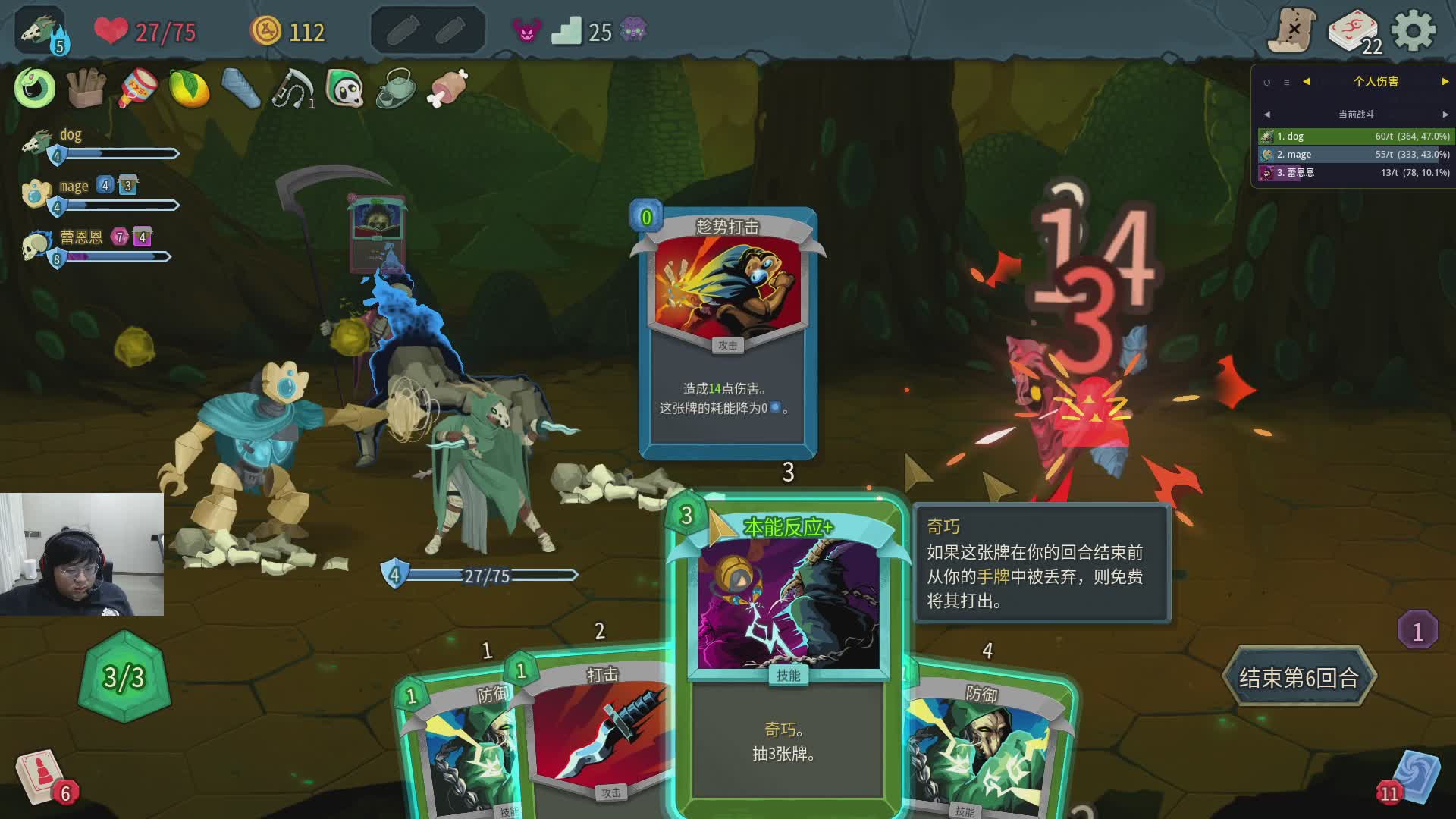Inspect the meat on bone relic
The width and height of the screenshot is (1456, 819).
(447, 88)
